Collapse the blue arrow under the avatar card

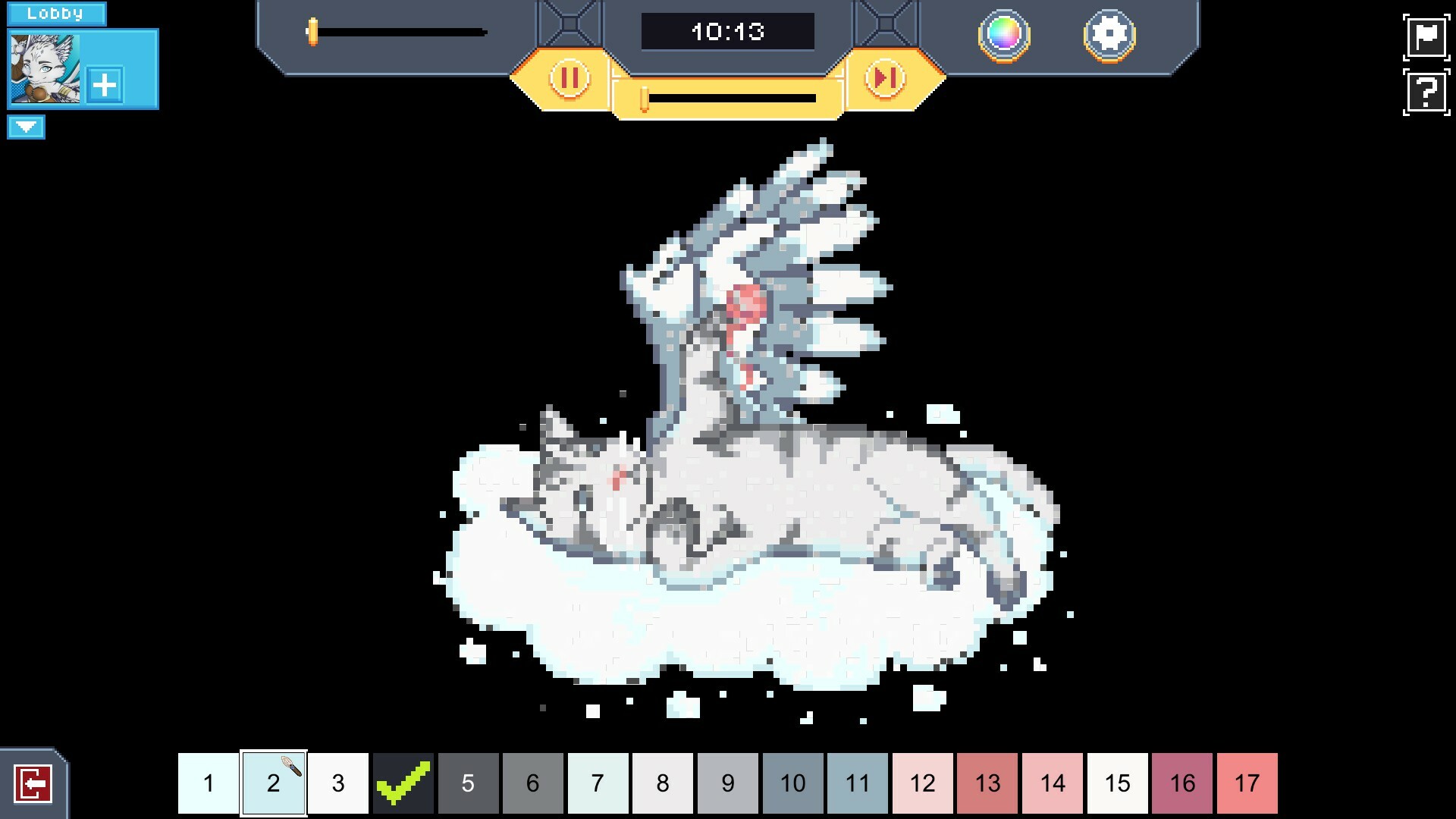(27, 127)
